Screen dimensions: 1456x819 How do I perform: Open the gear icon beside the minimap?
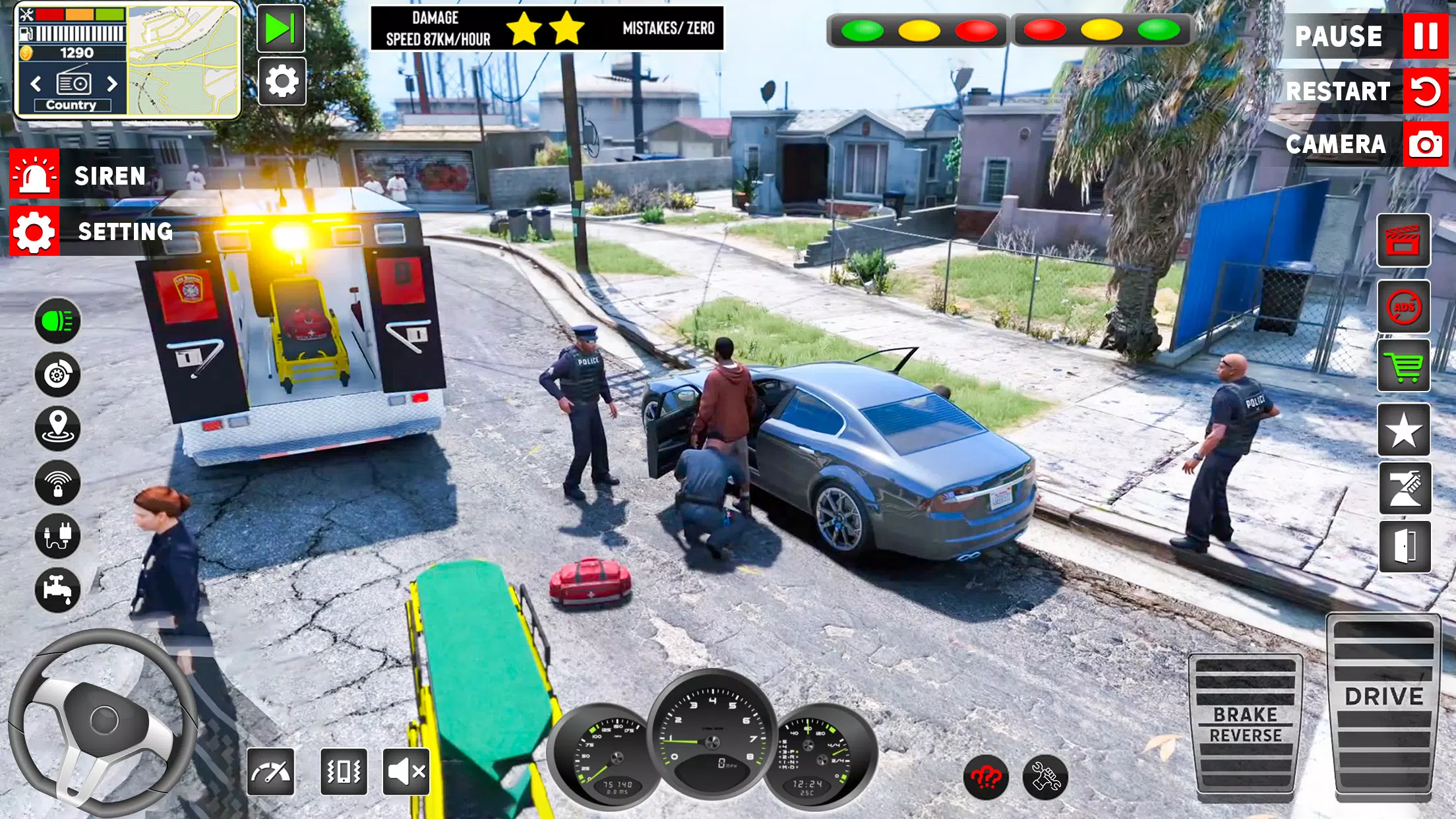pos(282,82)
